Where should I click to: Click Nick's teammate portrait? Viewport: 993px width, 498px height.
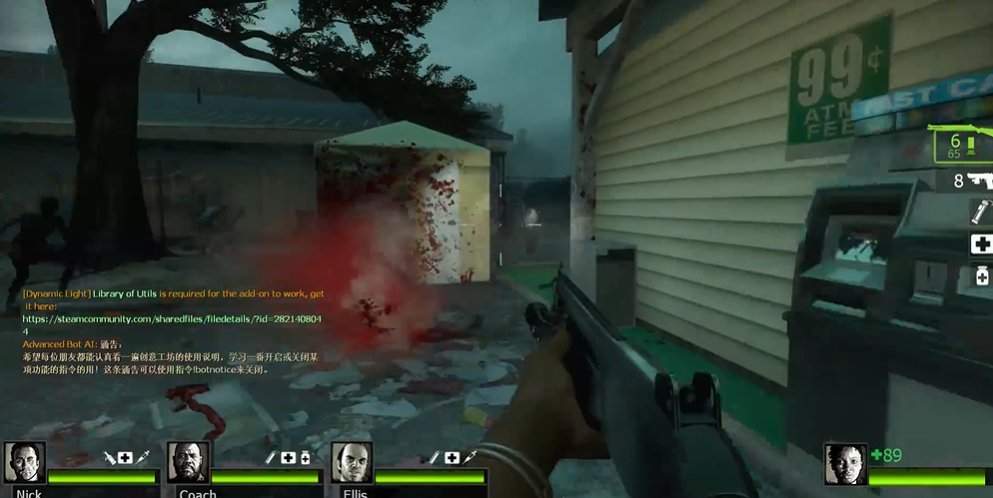24,463
